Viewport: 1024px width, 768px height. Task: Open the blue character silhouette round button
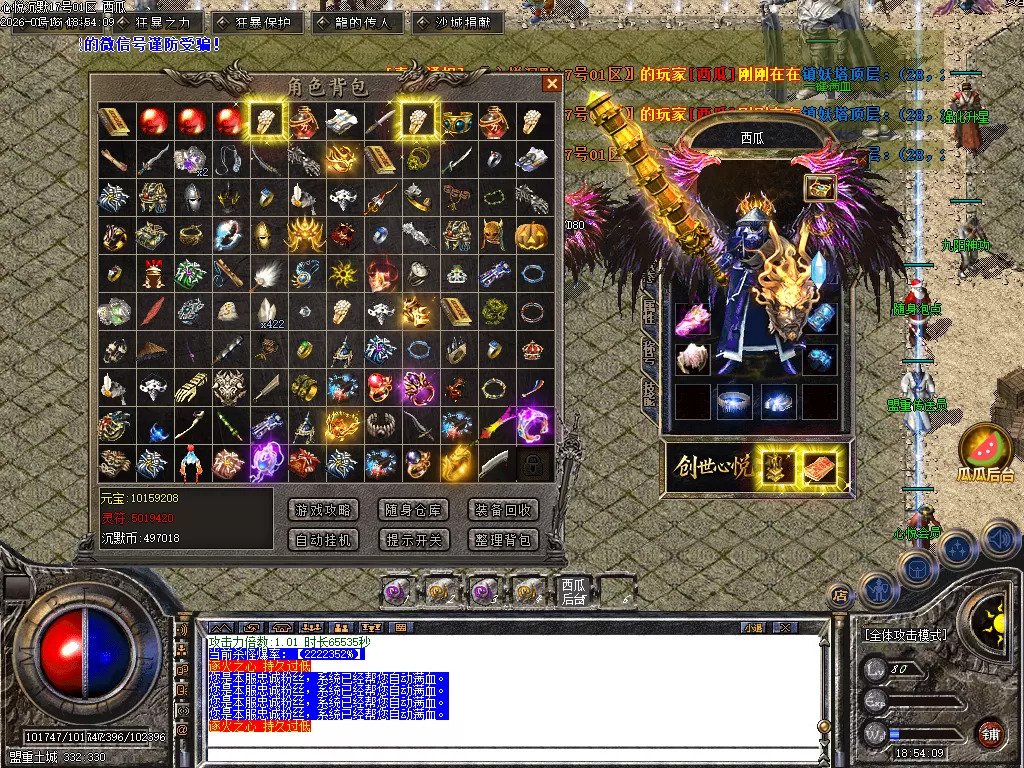[877, 589]
